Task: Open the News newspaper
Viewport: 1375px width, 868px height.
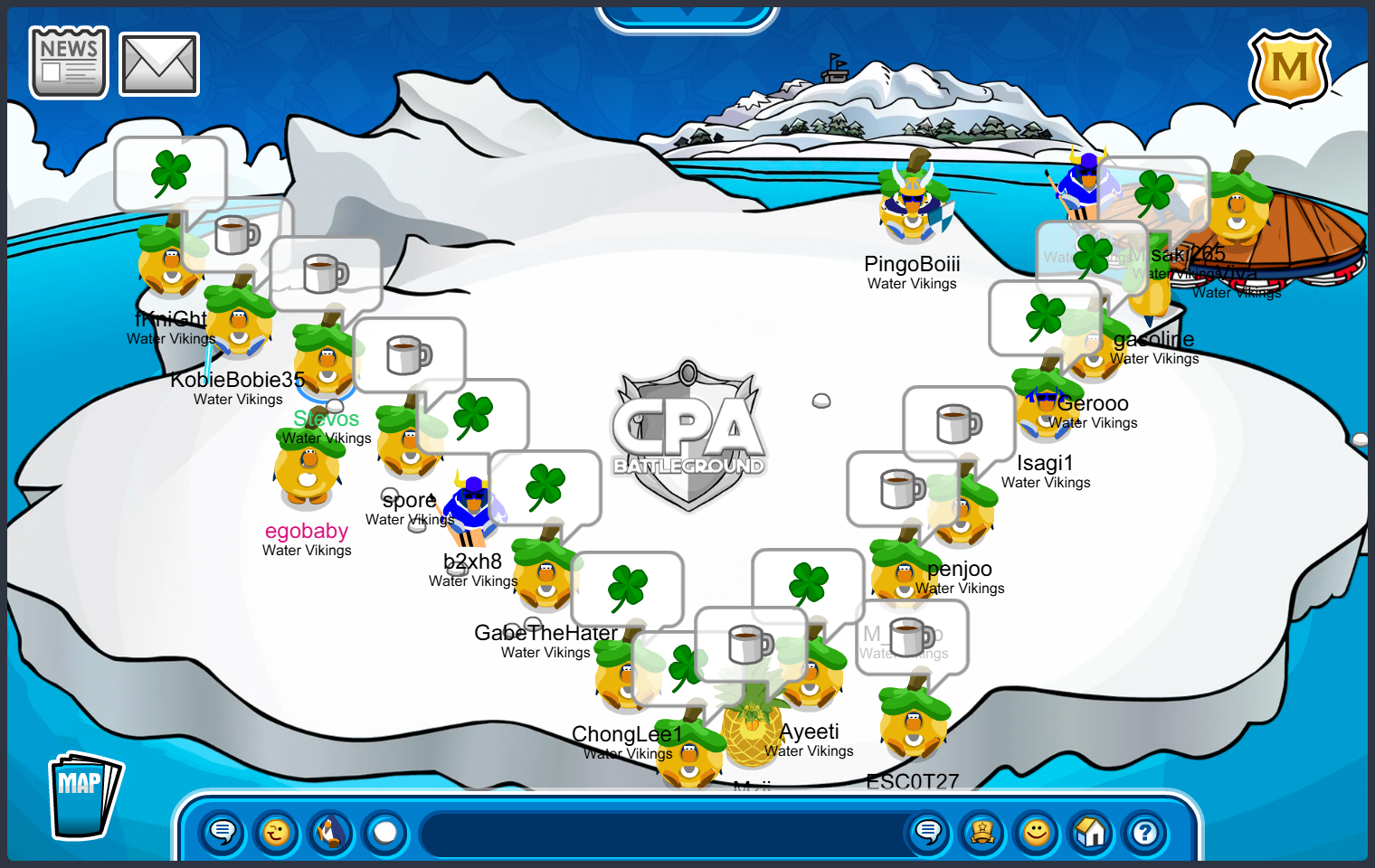Action: click(69, 62)
